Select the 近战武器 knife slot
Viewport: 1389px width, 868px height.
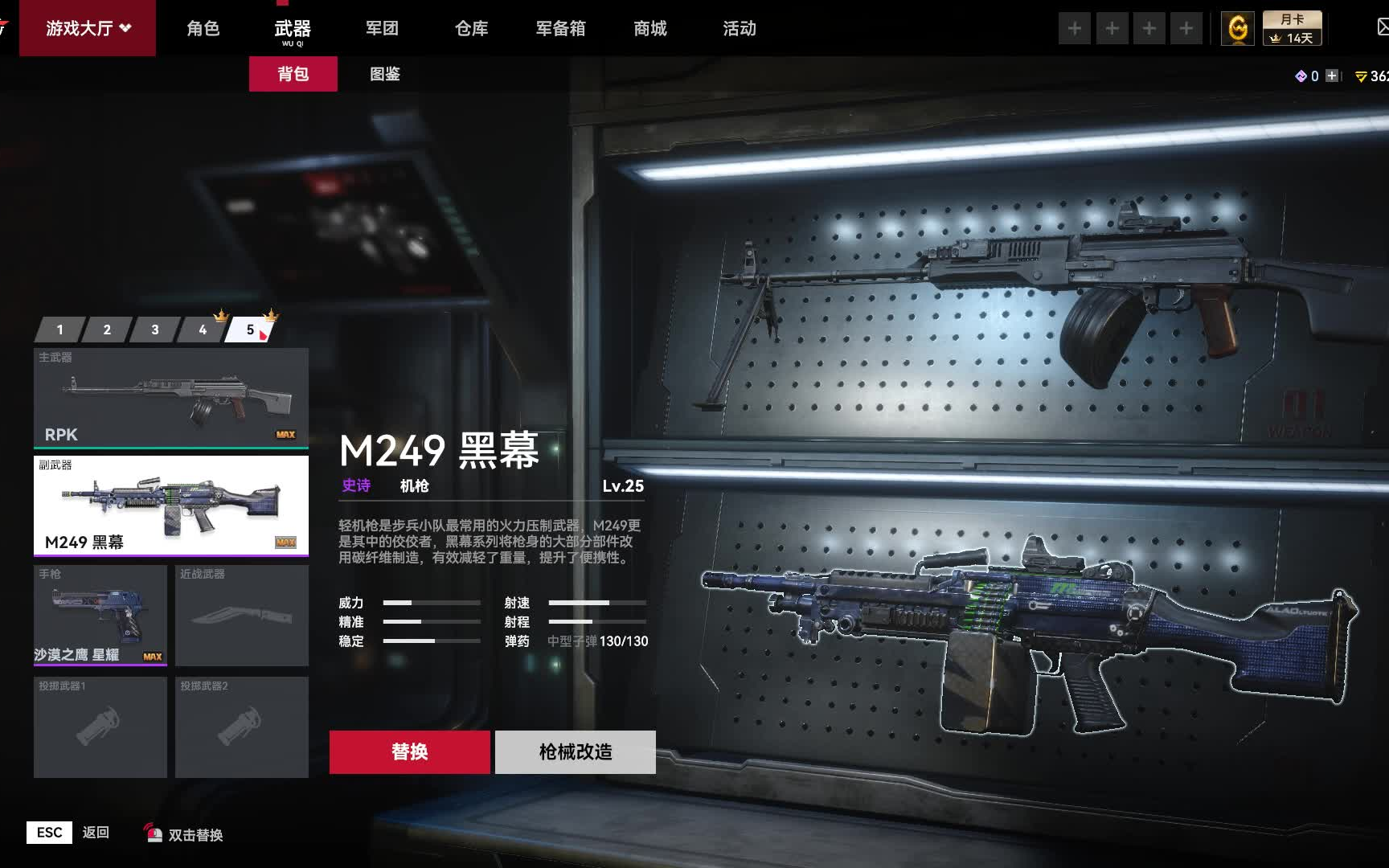[x=241, y=616]
